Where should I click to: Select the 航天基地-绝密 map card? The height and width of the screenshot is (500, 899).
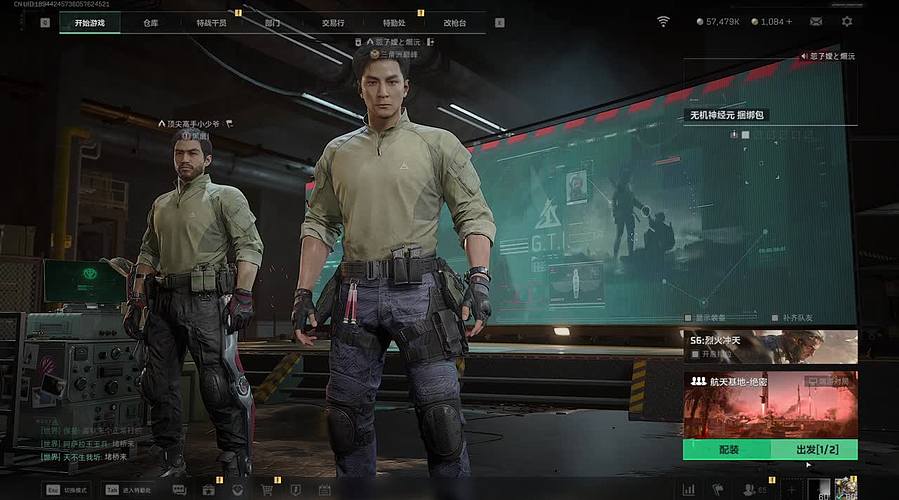(x=770, y=404)
